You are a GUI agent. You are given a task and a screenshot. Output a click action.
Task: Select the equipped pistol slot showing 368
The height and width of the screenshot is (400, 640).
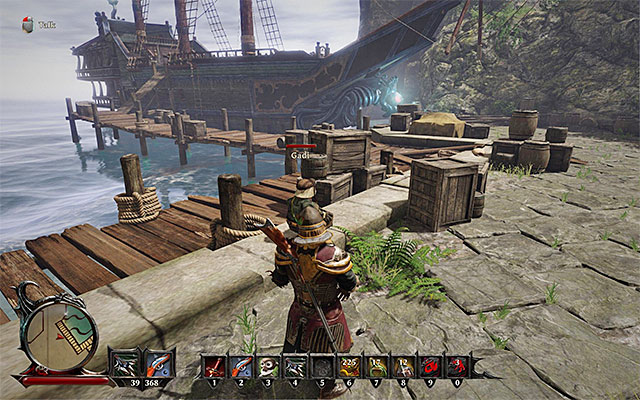[159, 363]
